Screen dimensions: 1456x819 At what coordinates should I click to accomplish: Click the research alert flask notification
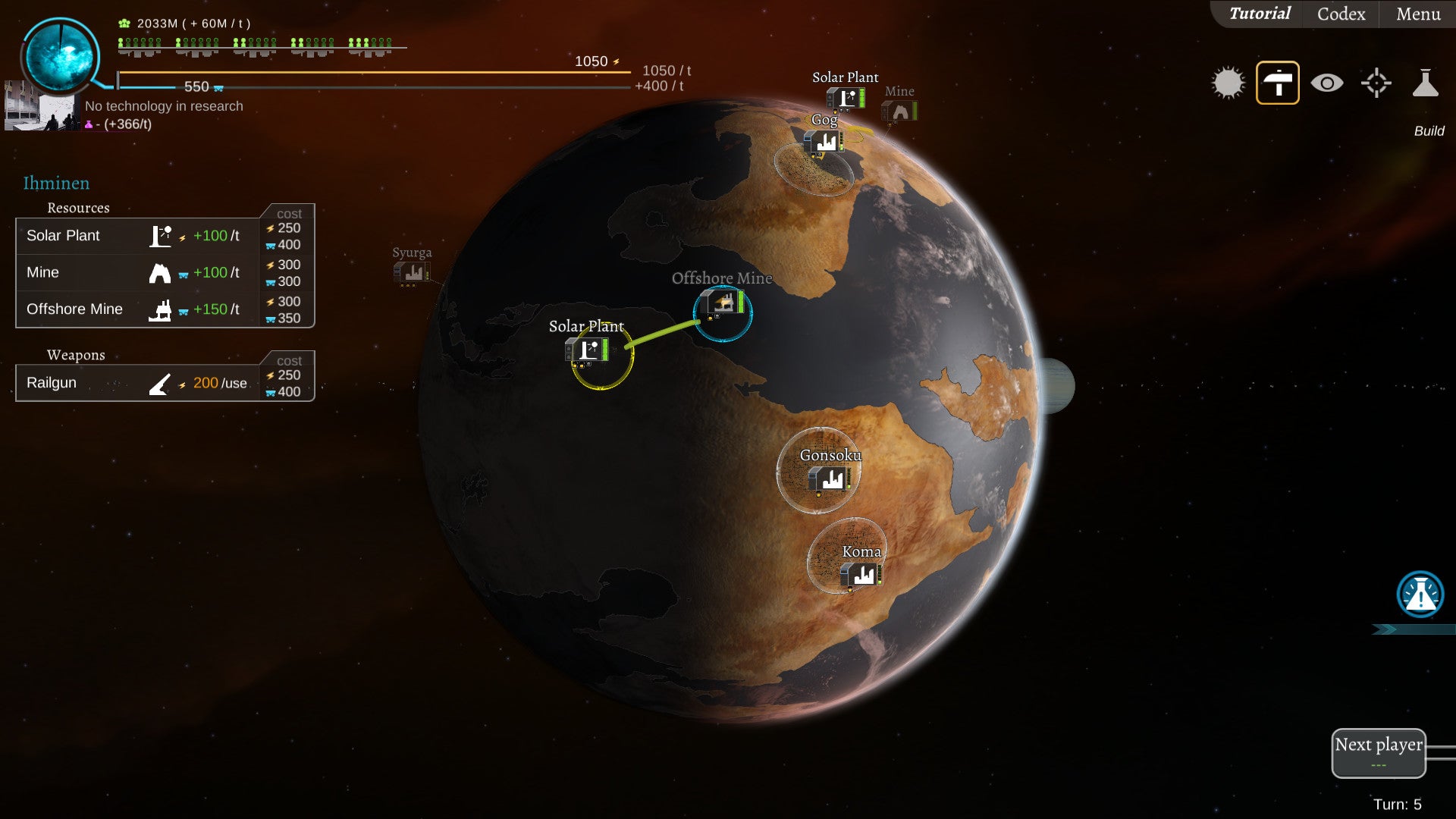coord(1420,595)
